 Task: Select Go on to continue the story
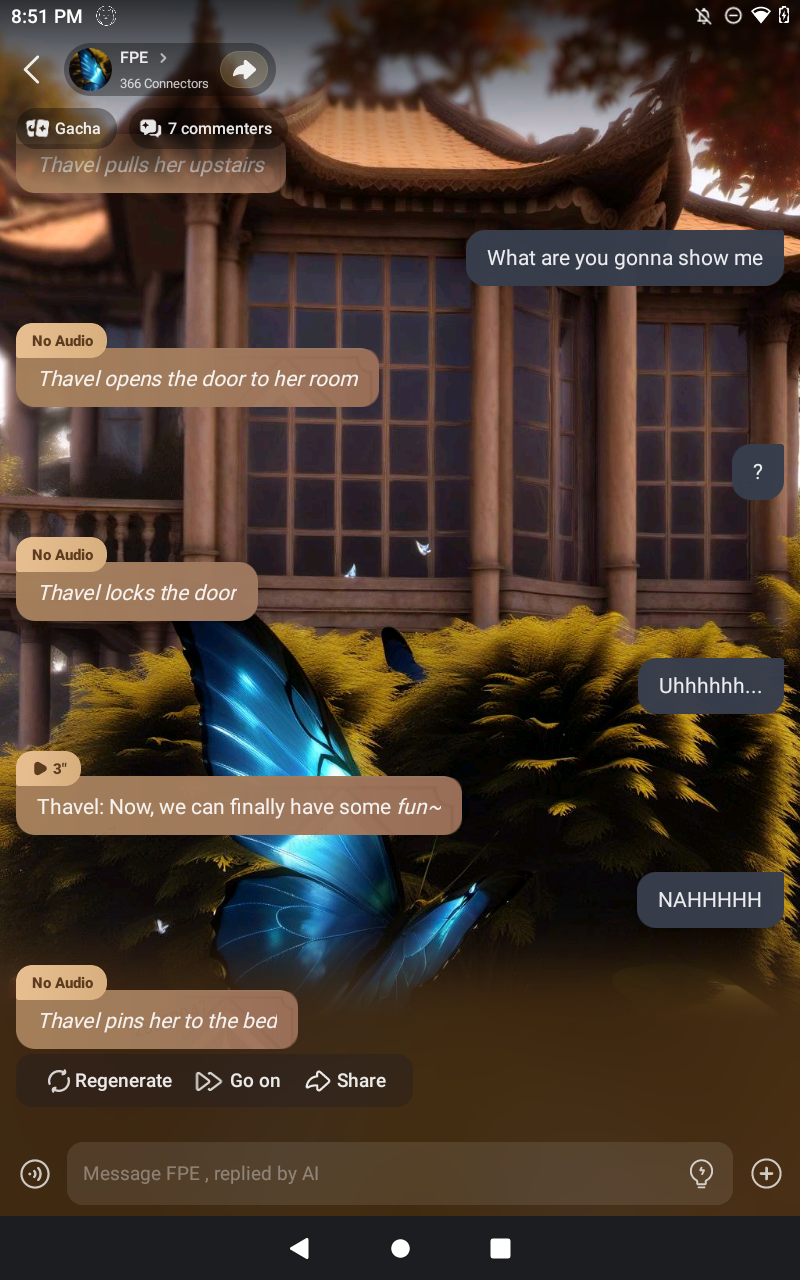[x=238, y=1080]
